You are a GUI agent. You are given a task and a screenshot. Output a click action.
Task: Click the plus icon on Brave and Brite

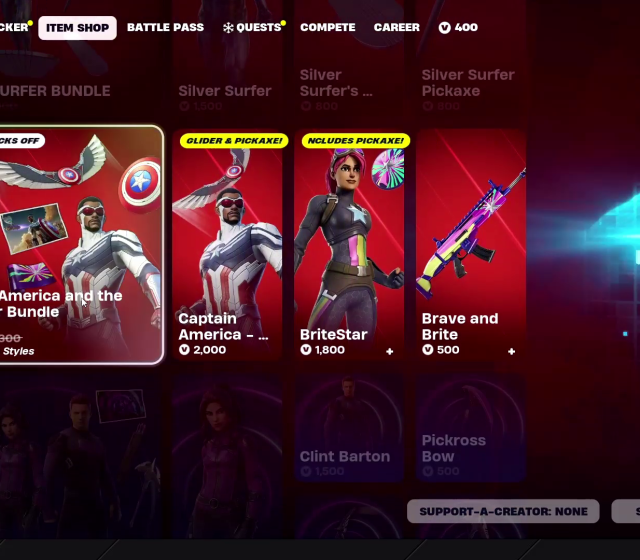click(x=512, y=351)
